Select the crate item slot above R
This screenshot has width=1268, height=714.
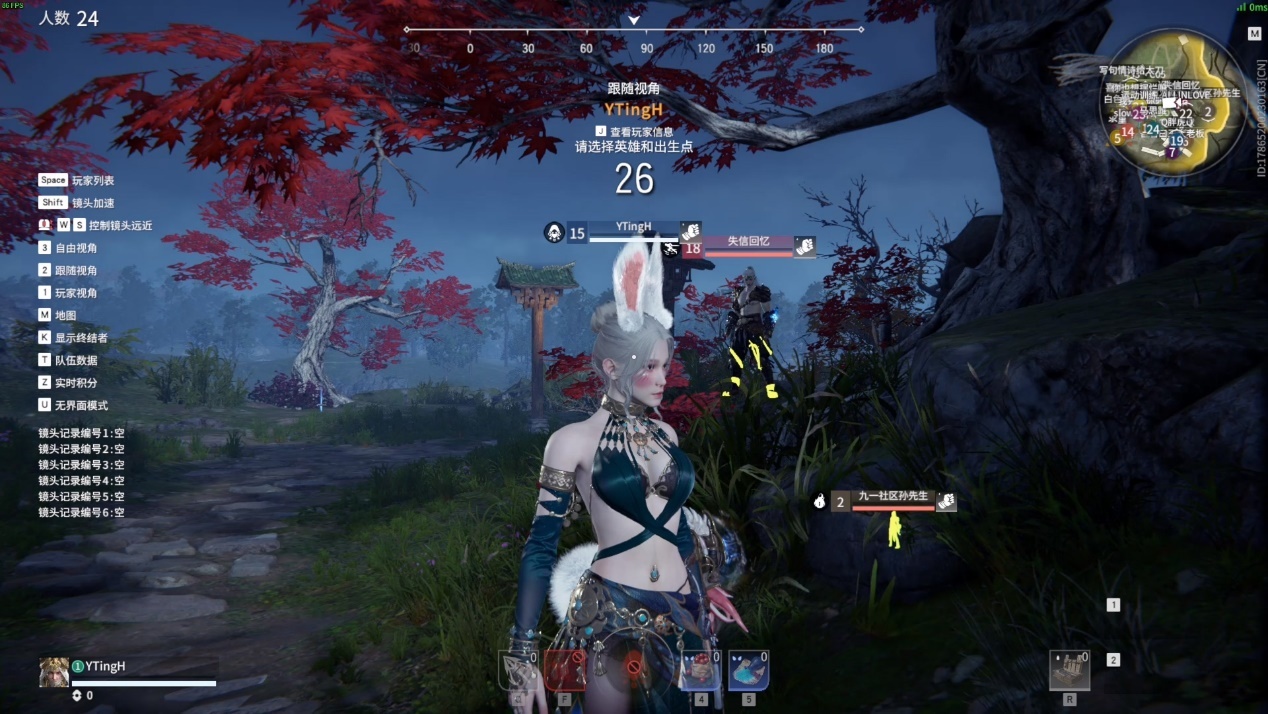click(1069, 670)
